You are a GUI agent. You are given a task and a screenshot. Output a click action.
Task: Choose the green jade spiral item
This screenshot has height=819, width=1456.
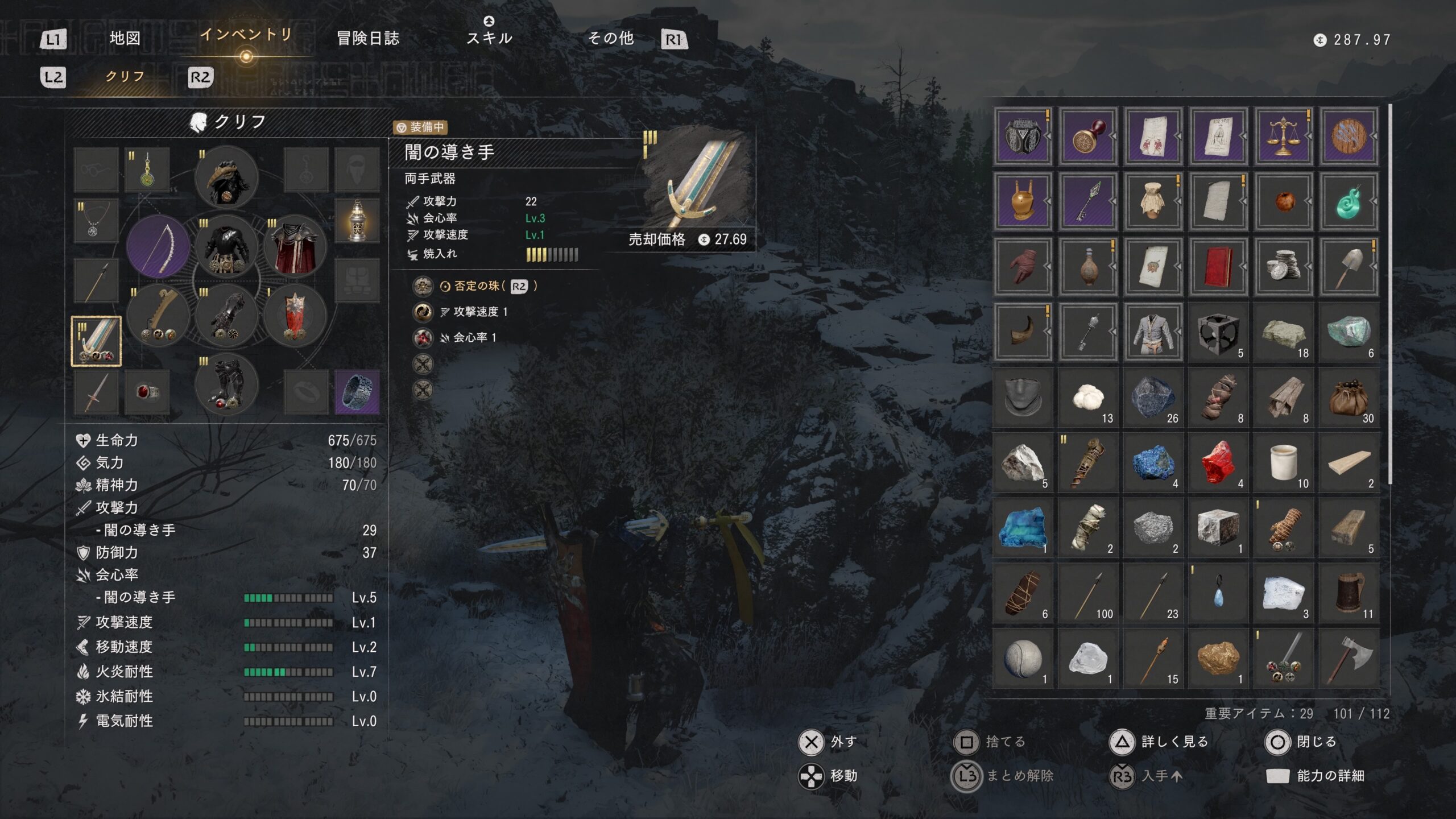coord(1349,201)
